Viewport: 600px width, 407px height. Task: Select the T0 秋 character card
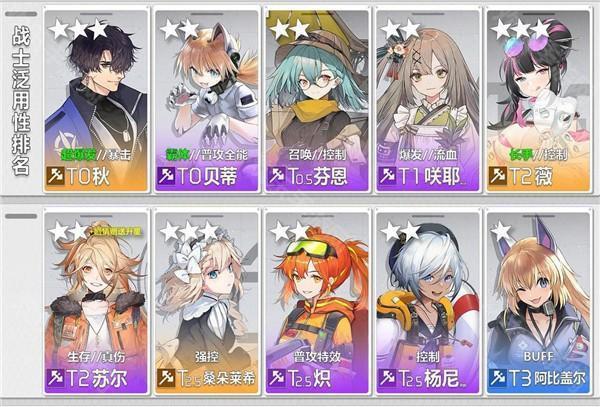point(96,98)
